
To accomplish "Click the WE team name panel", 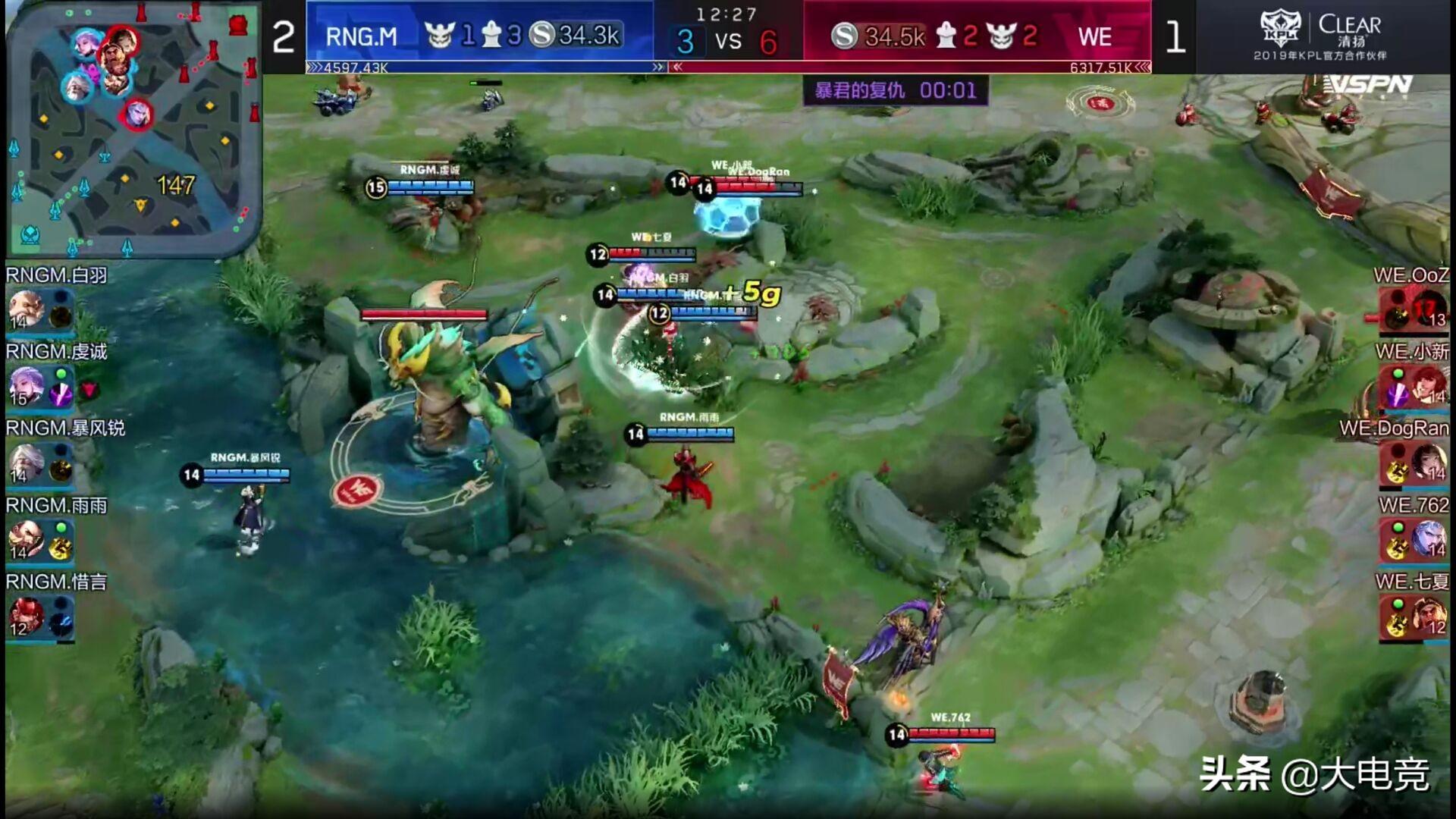I will click(1094, 36).
